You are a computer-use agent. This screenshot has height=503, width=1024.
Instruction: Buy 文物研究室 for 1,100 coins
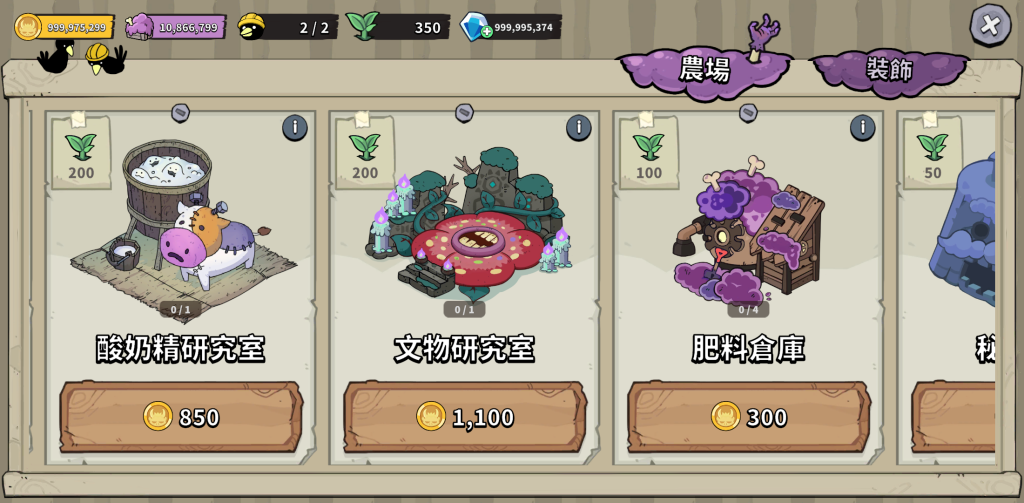coord(465,416)
